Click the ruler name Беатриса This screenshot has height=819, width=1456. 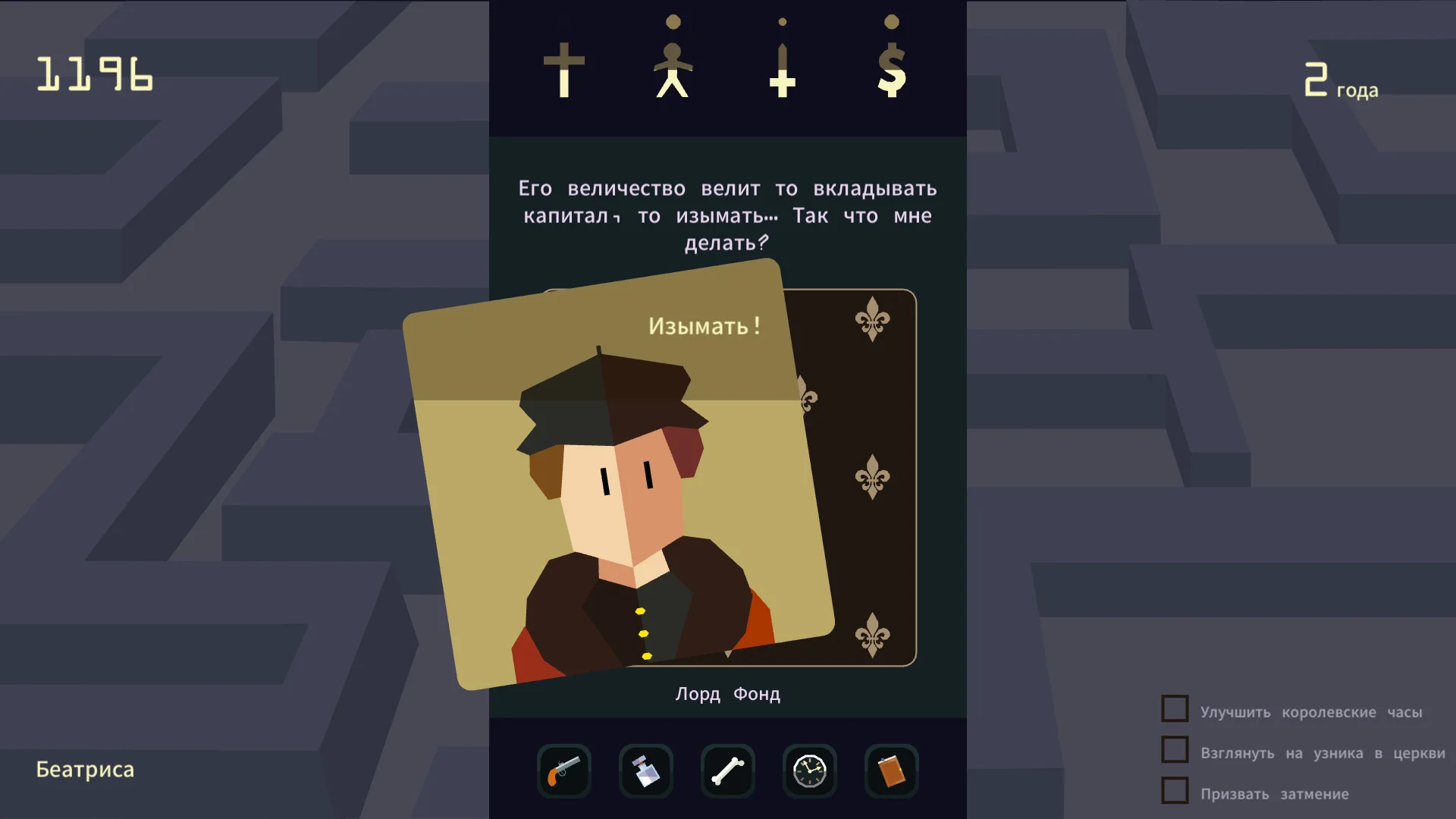[x=86, y=769]
